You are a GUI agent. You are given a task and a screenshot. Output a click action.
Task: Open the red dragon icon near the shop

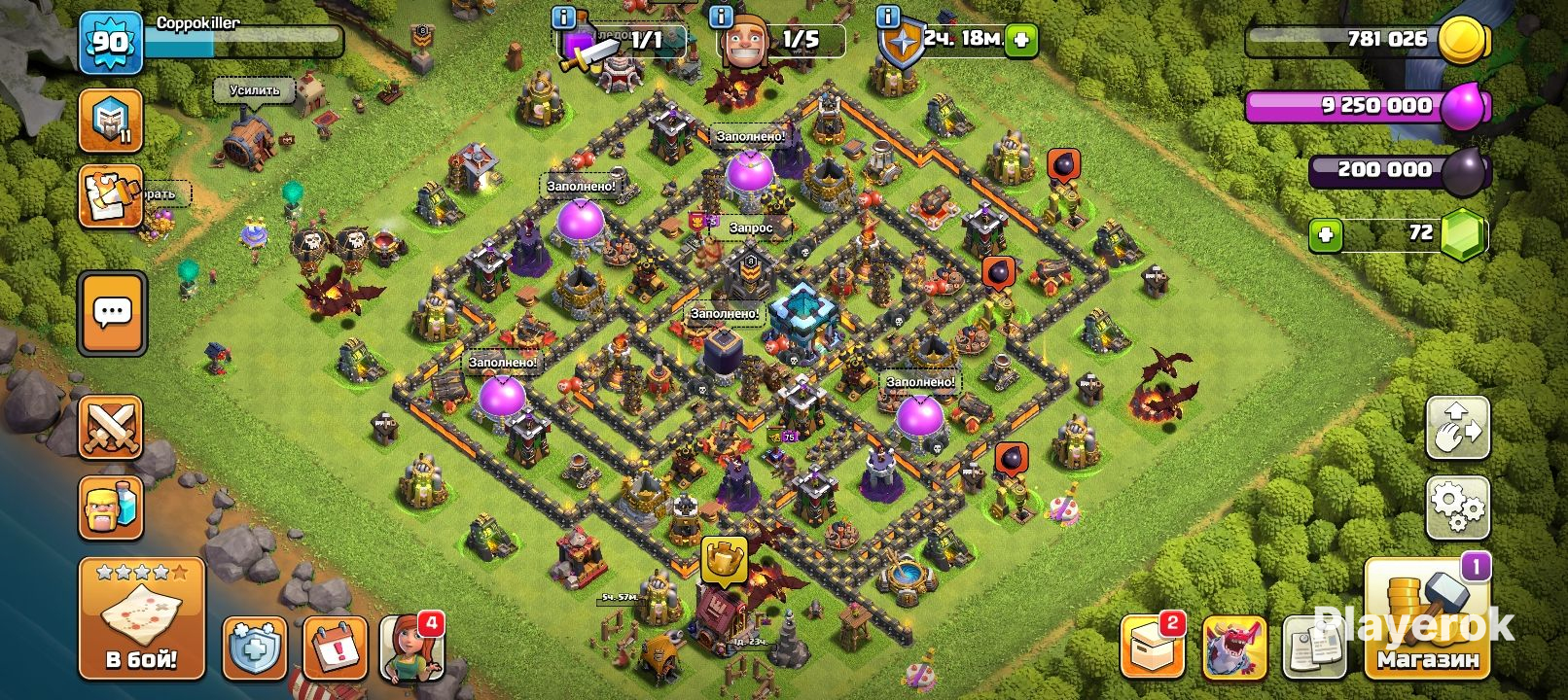point(1234,647)
